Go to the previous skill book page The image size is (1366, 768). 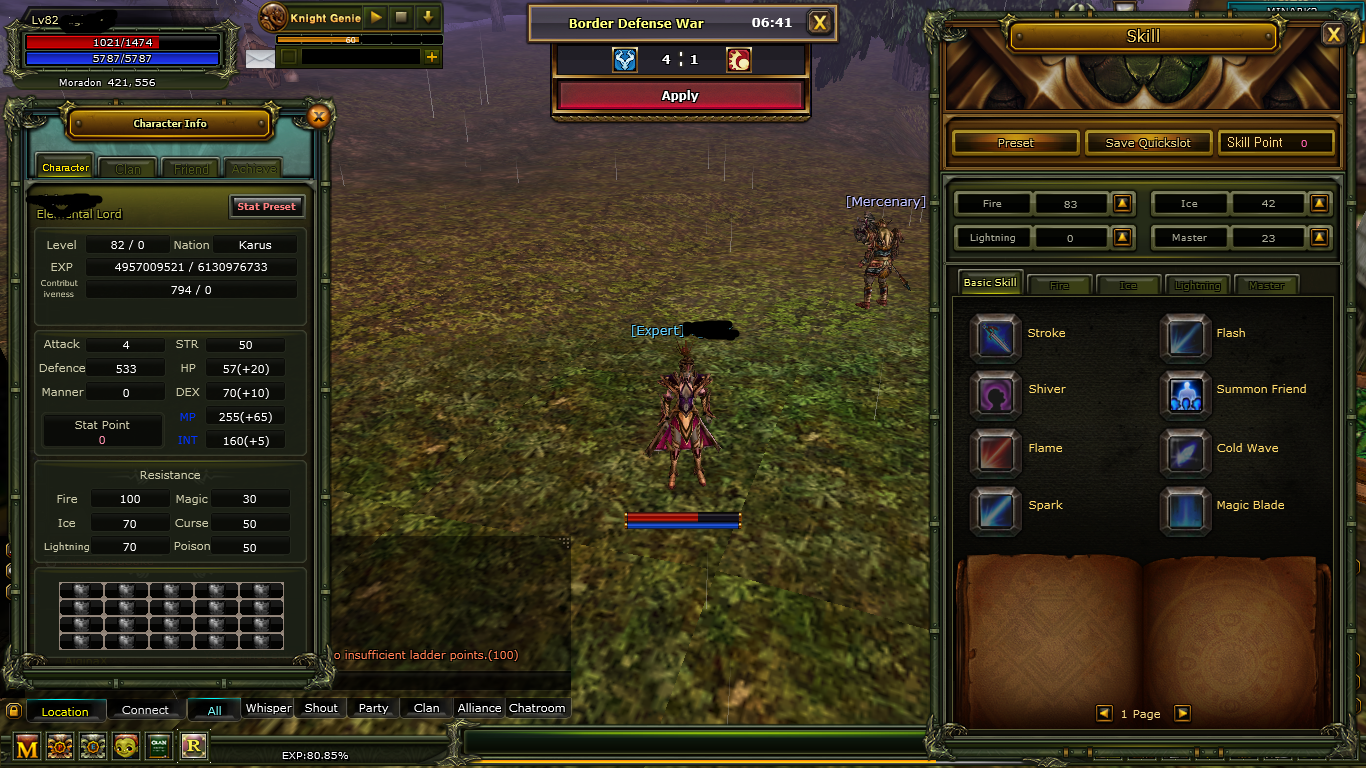coord(1105,713)
